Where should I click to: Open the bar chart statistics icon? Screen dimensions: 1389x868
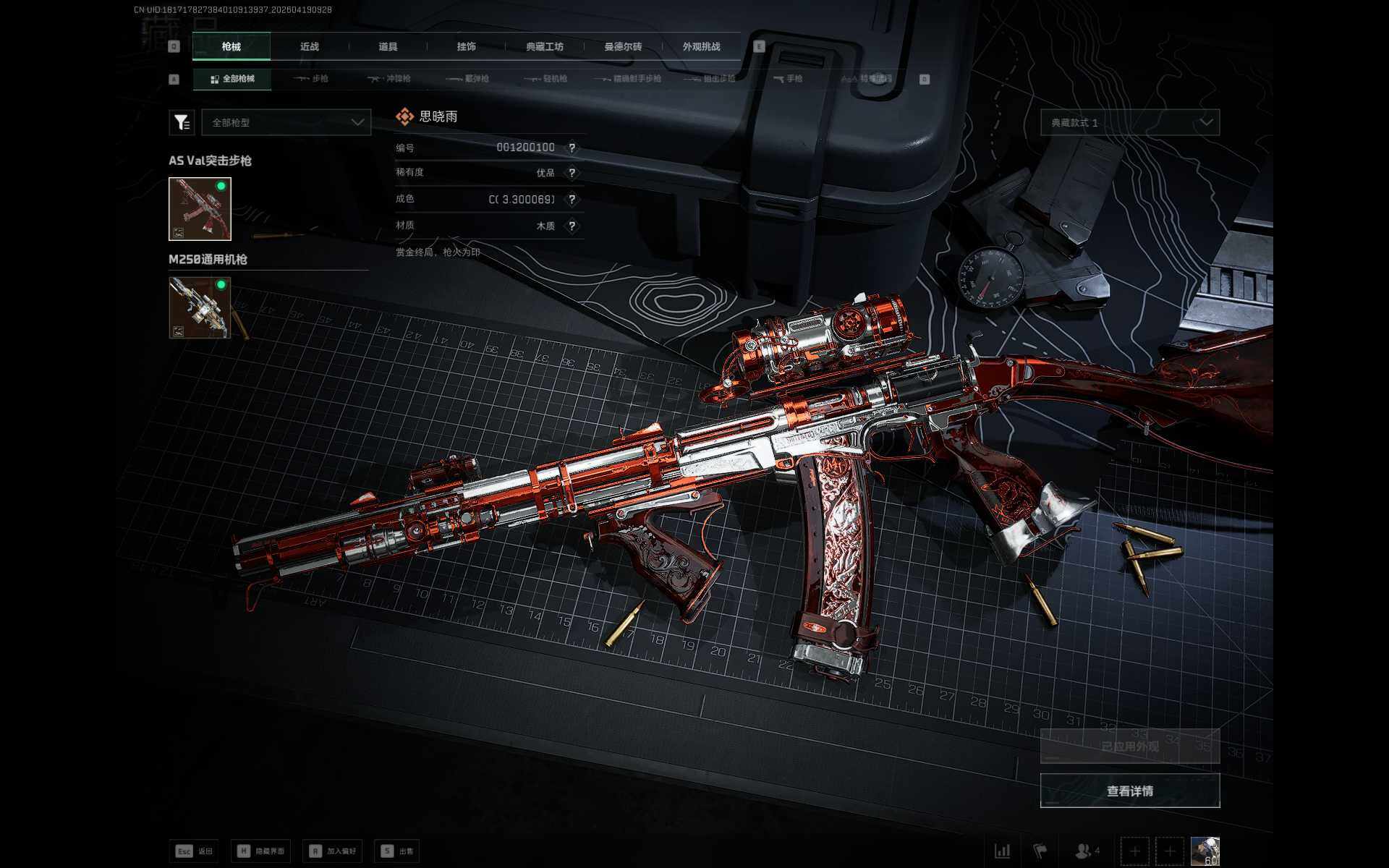point(1002,851)
